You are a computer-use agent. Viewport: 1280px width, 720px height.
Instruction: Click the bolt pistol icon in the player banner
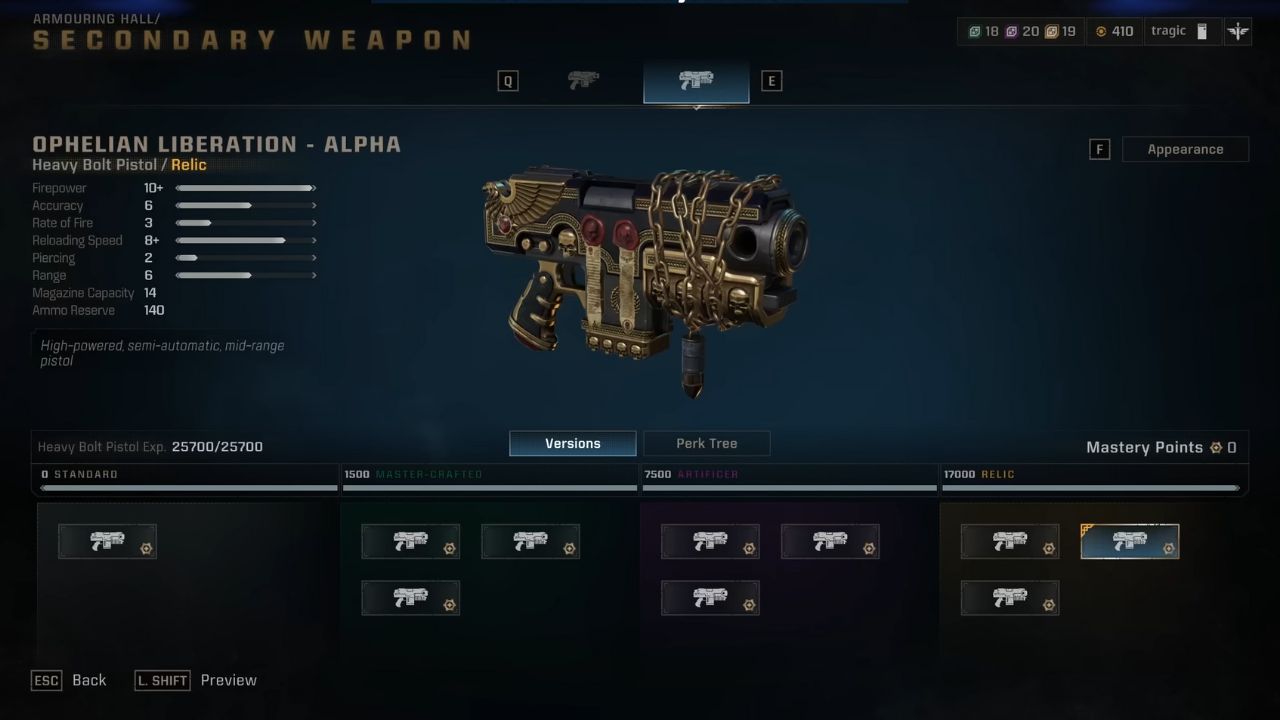[x=1200, y=31]
